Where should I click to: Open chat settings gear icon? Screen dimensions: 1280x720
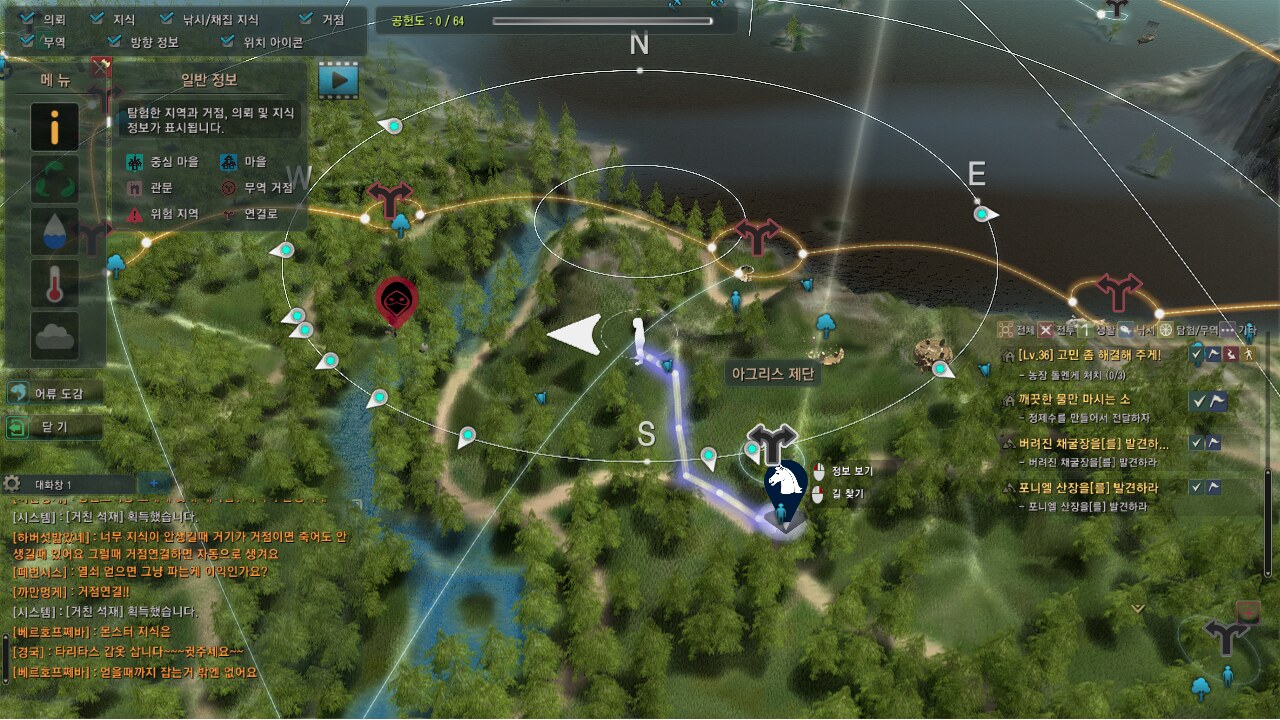12,484
